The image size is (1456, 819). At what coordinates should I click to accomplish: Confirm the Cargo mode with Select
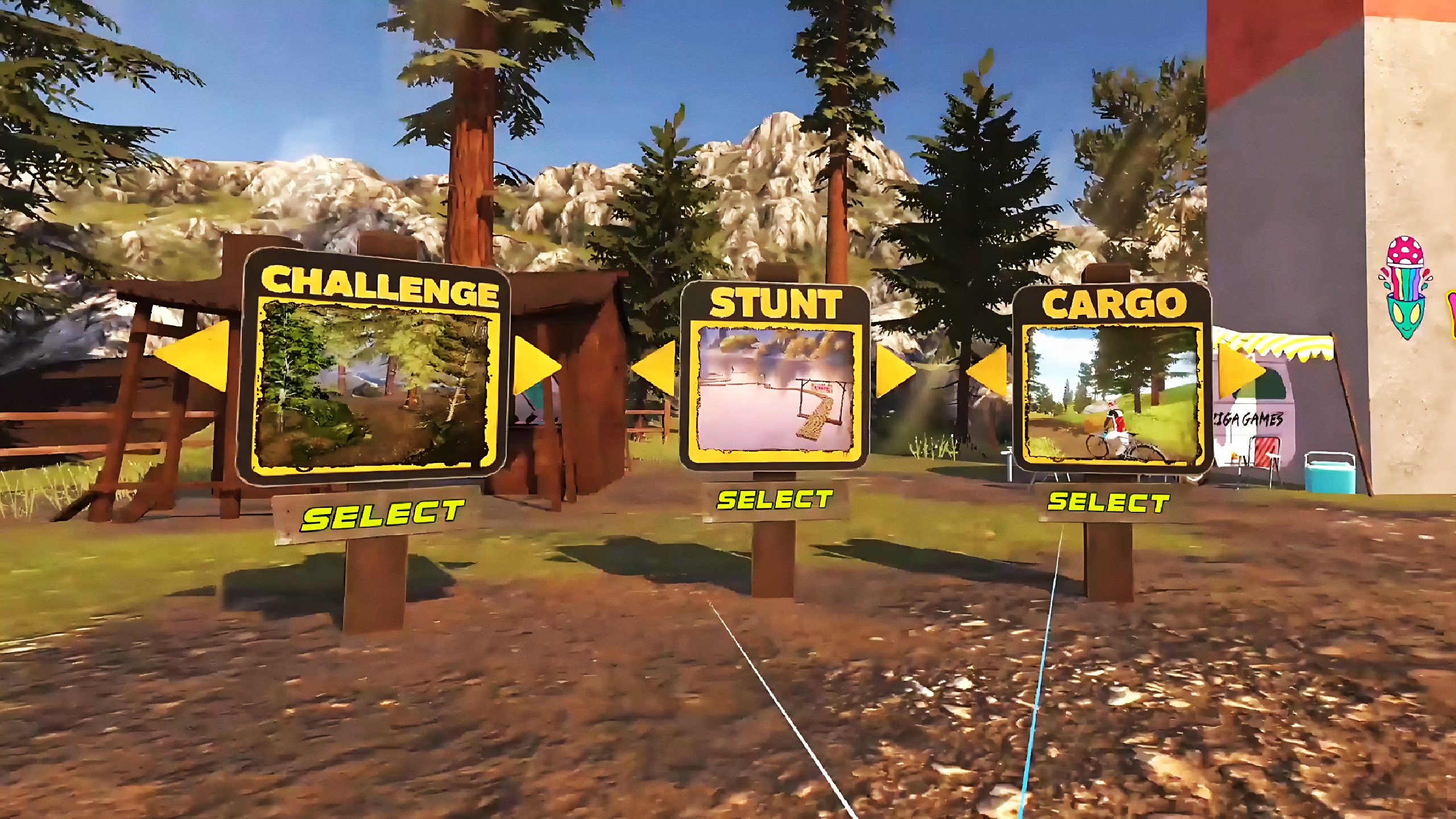click(x=1108, y=503)
